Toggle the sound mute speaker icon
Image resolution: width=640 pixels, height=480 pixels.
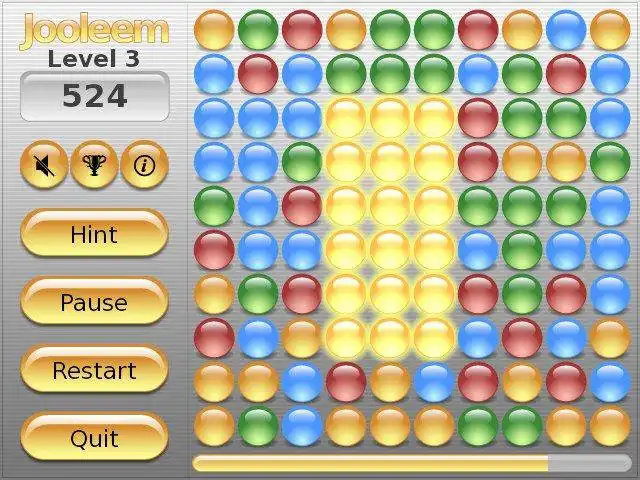pos(44,165)
